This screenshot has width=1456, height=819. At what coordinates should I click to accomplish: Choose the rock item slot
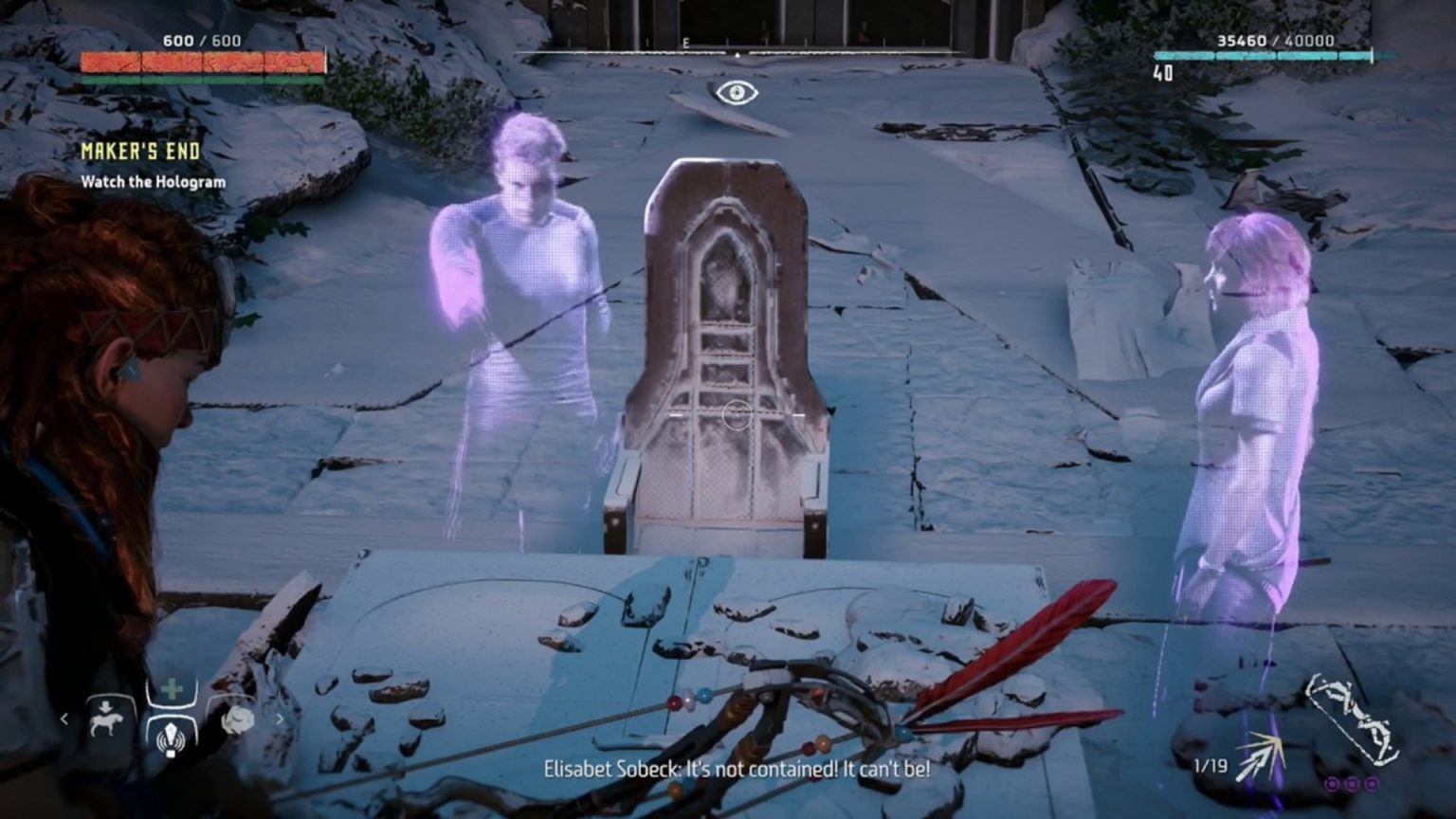point(237,720)
